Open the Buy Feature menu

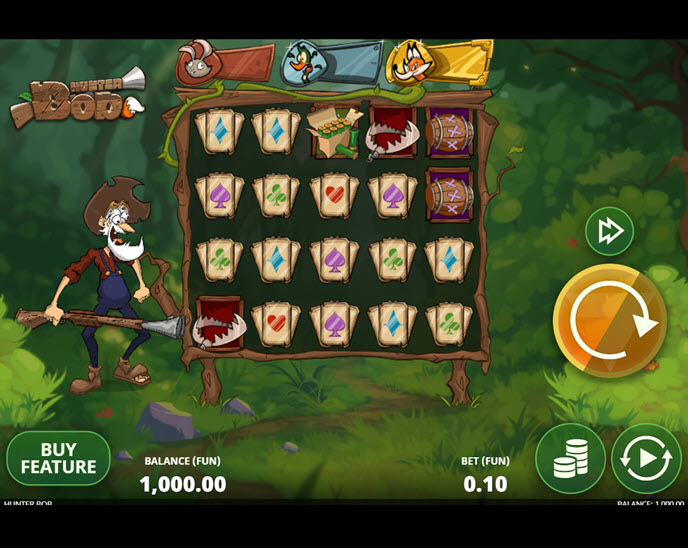click(58, 459)
